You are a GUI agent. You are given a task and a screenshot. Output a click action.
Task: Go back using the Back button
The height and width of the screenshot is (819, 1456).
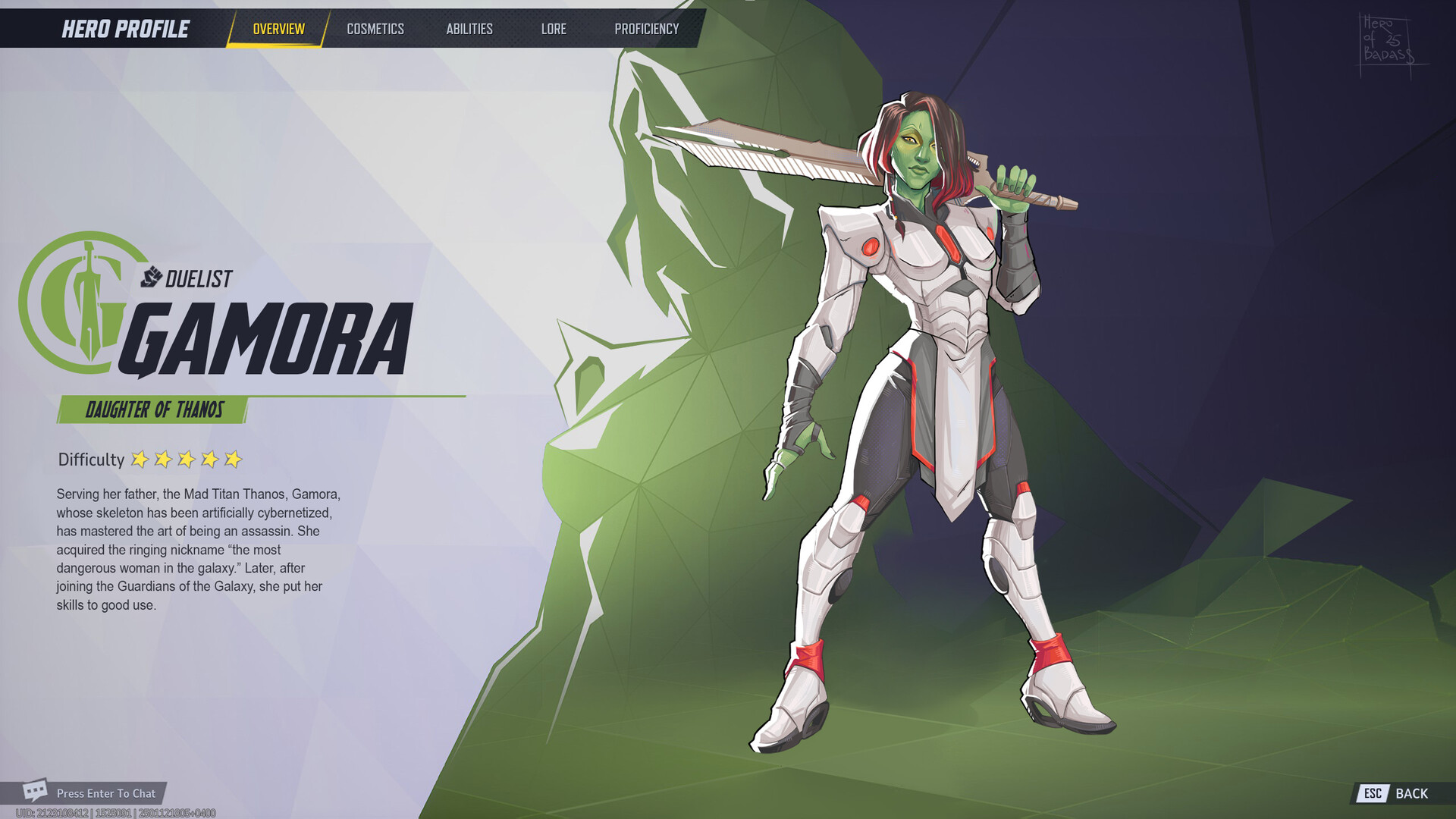point(1396,793)
